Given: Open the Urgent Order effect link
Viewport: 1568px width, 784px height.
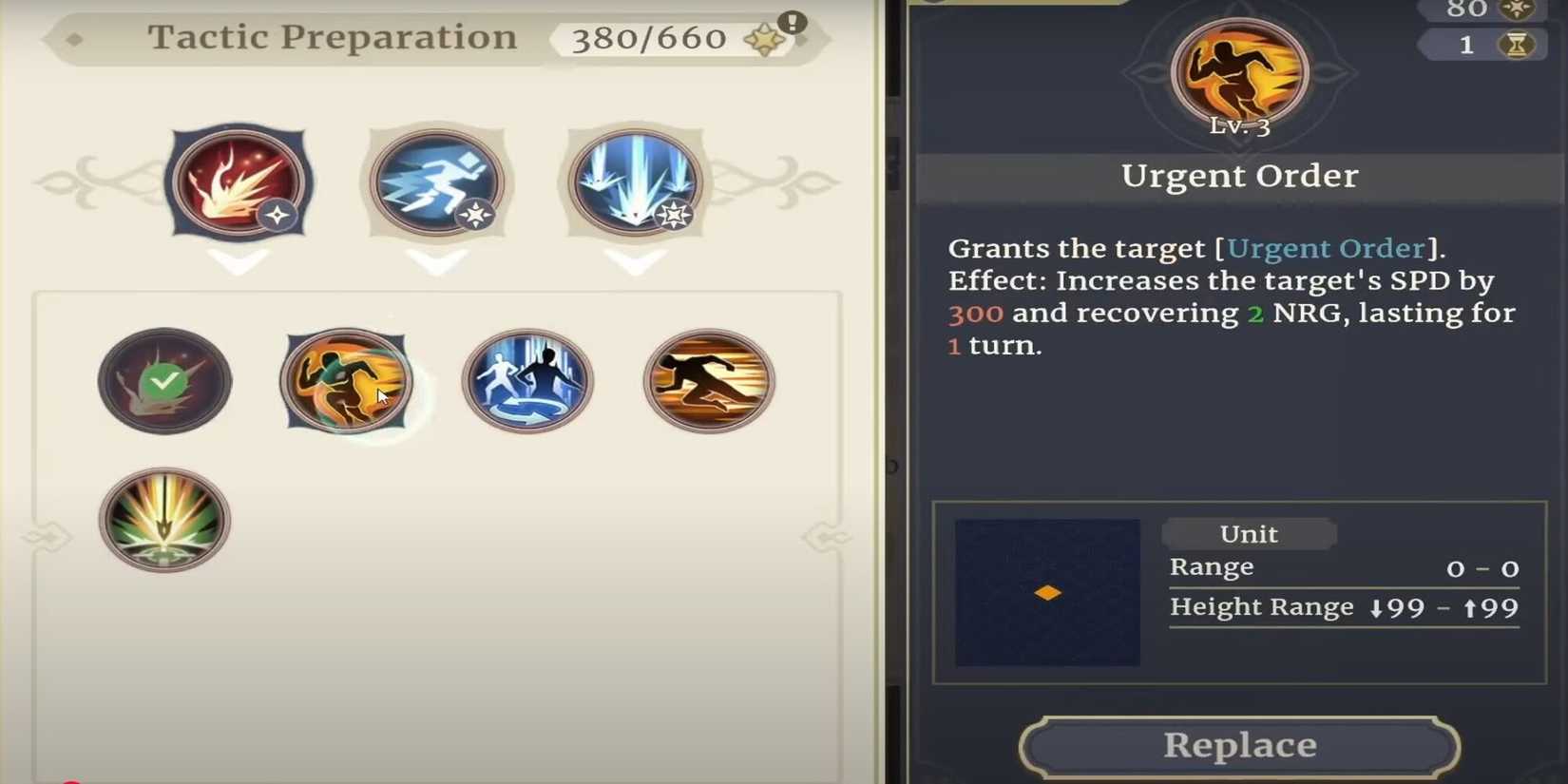Looking at the screenshot, I should point(1327,248).
